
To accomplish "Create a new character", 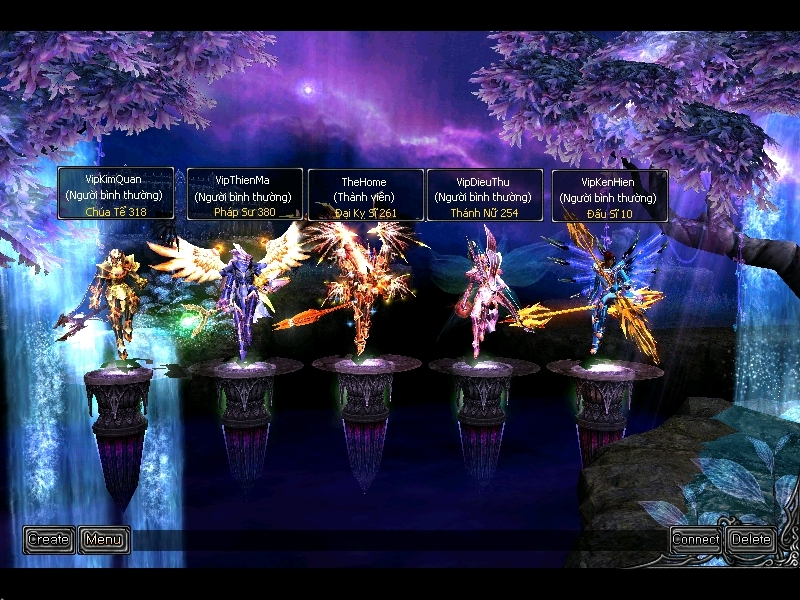I will point(48,540).
